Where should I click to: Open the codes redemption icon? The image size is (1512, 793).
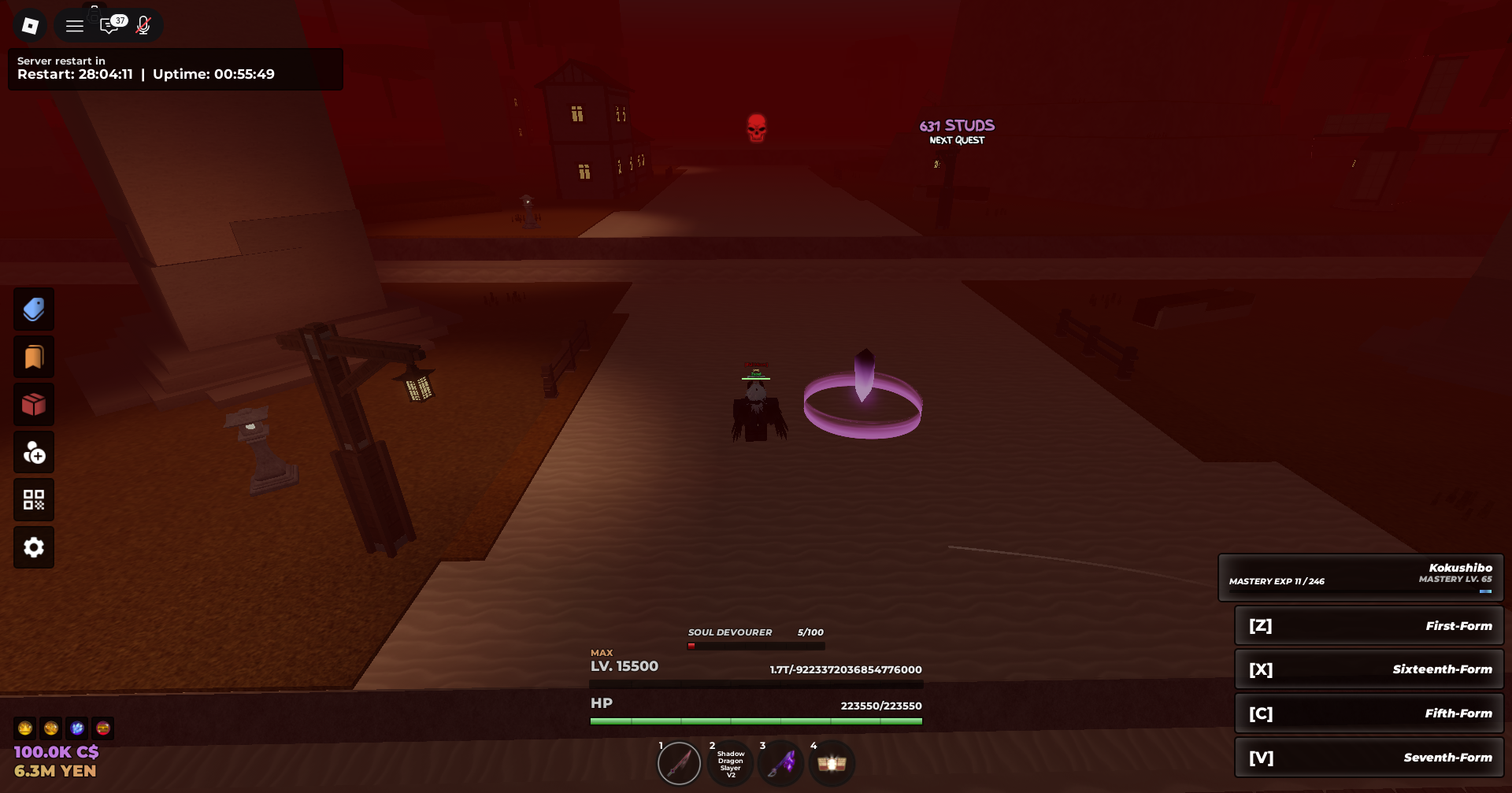coord(34,499)
